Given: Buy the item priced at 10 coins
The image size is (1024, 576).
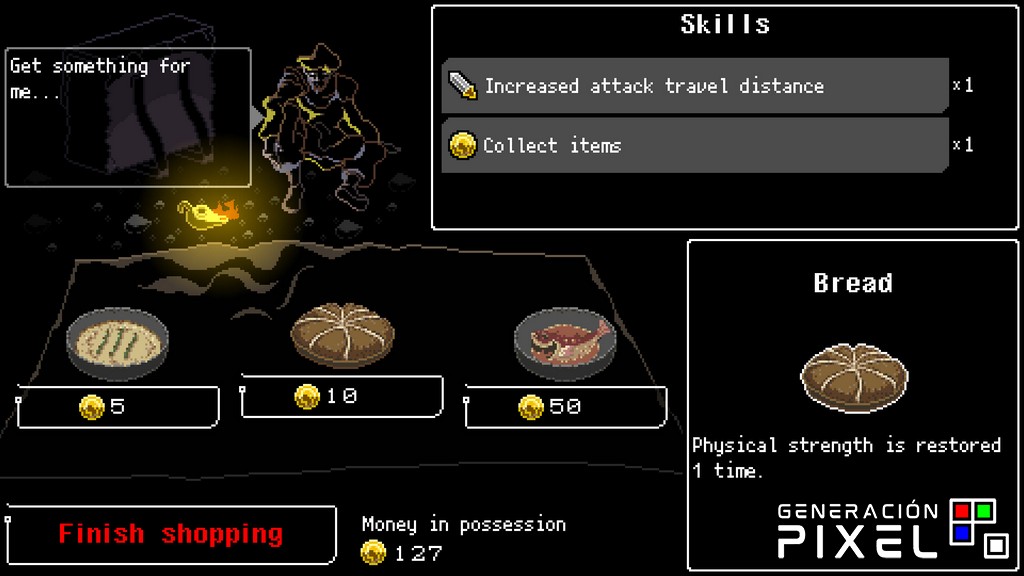Looking at the screenshot, I should [x=341, y=396].
